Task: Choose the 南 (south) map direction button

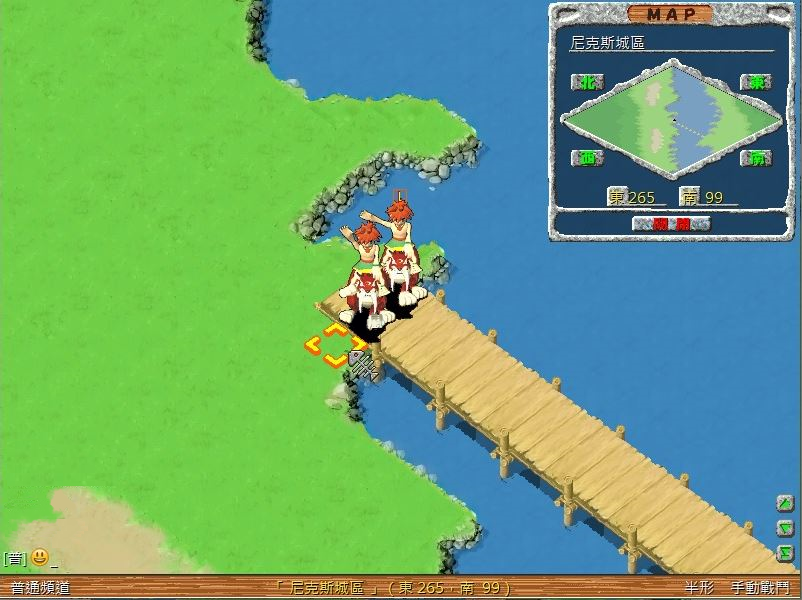Action: [x=755, y=158]
